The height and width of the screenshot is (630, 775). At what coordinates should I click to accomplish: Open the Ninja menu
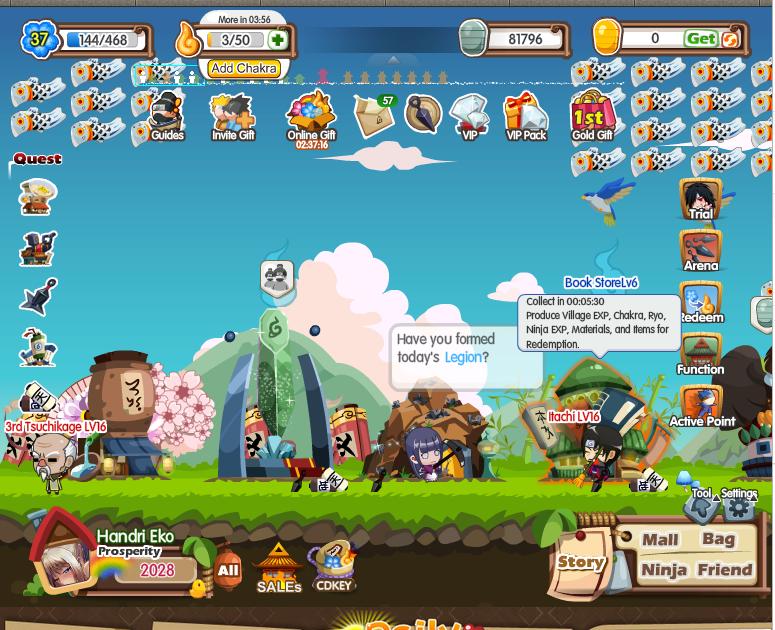tap(663, 570)
